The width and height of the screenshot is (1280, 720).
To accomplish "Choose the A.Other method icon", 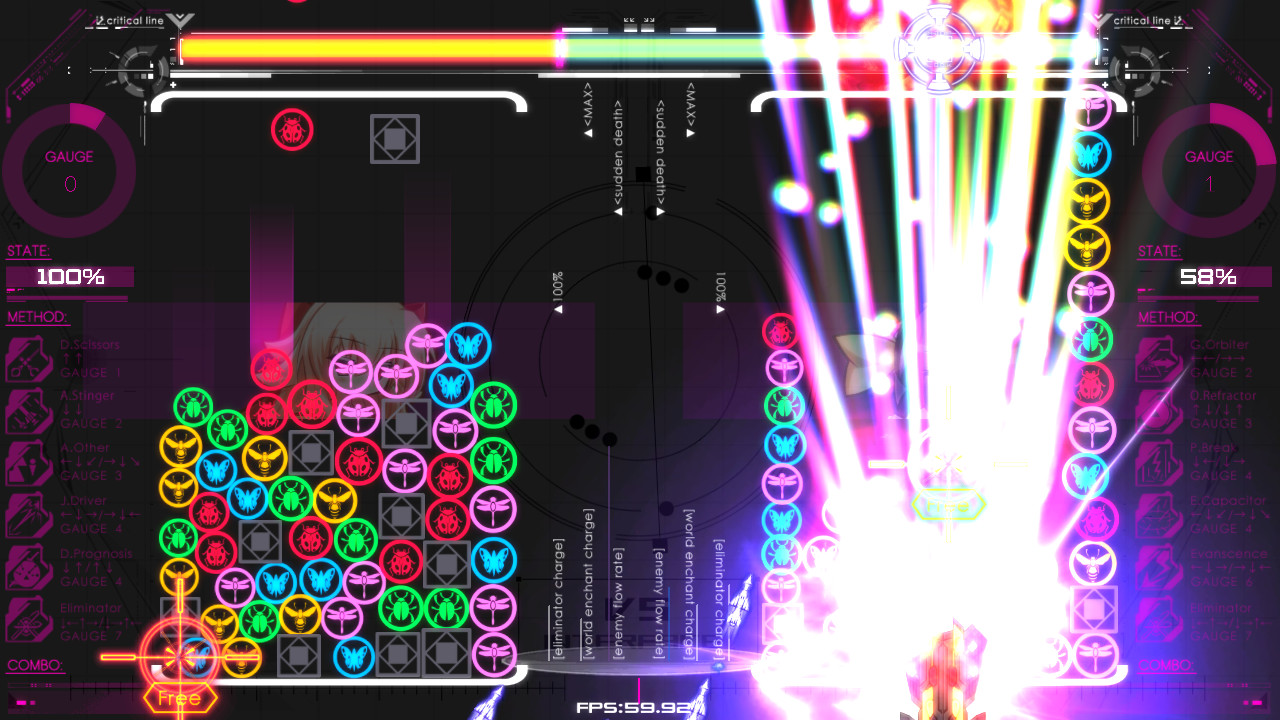I will pyautogui.click(x=27, y=462).
